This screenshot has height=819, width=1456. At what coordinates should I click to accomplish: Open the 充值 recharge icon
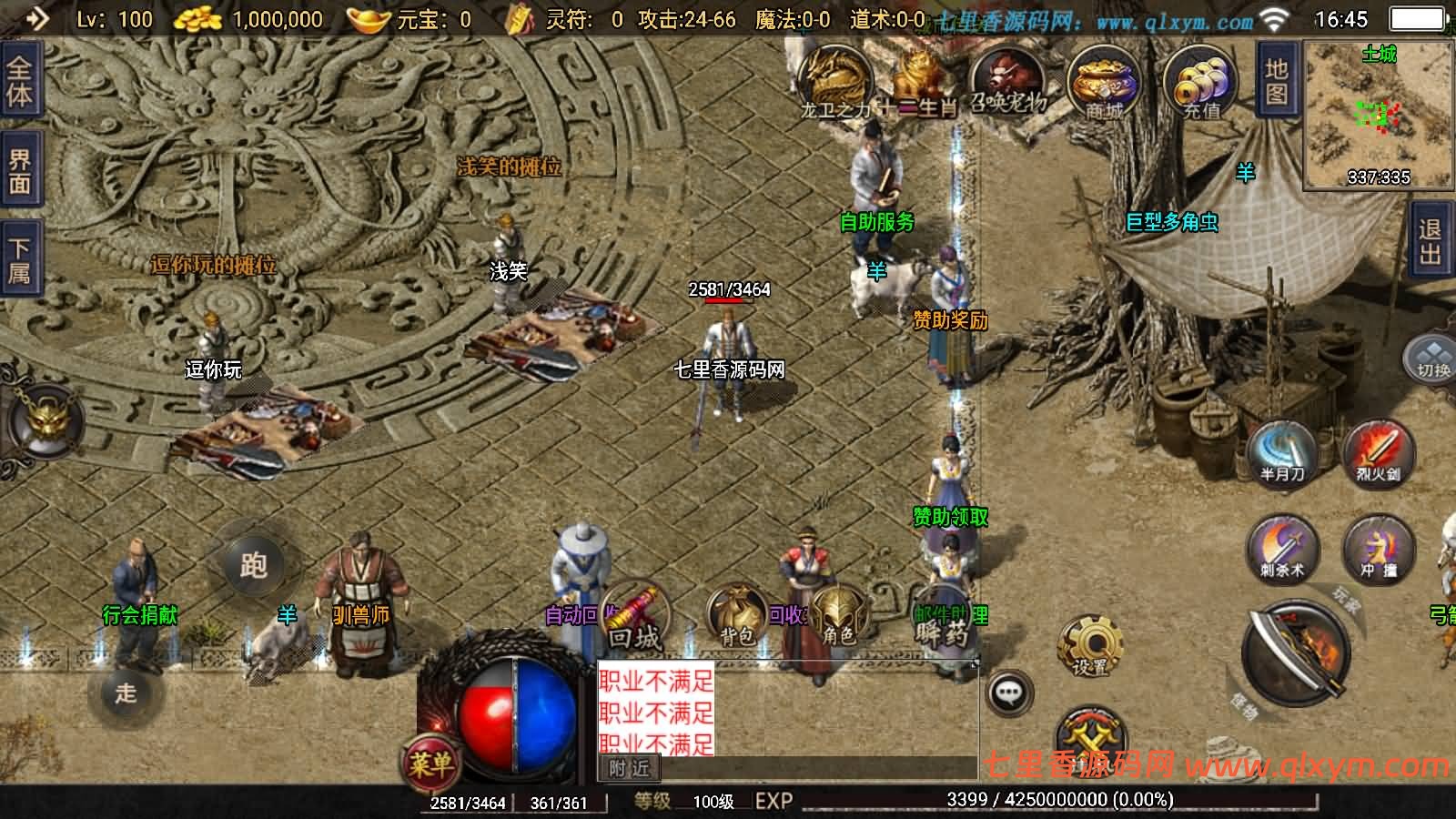pos(1201,84)
